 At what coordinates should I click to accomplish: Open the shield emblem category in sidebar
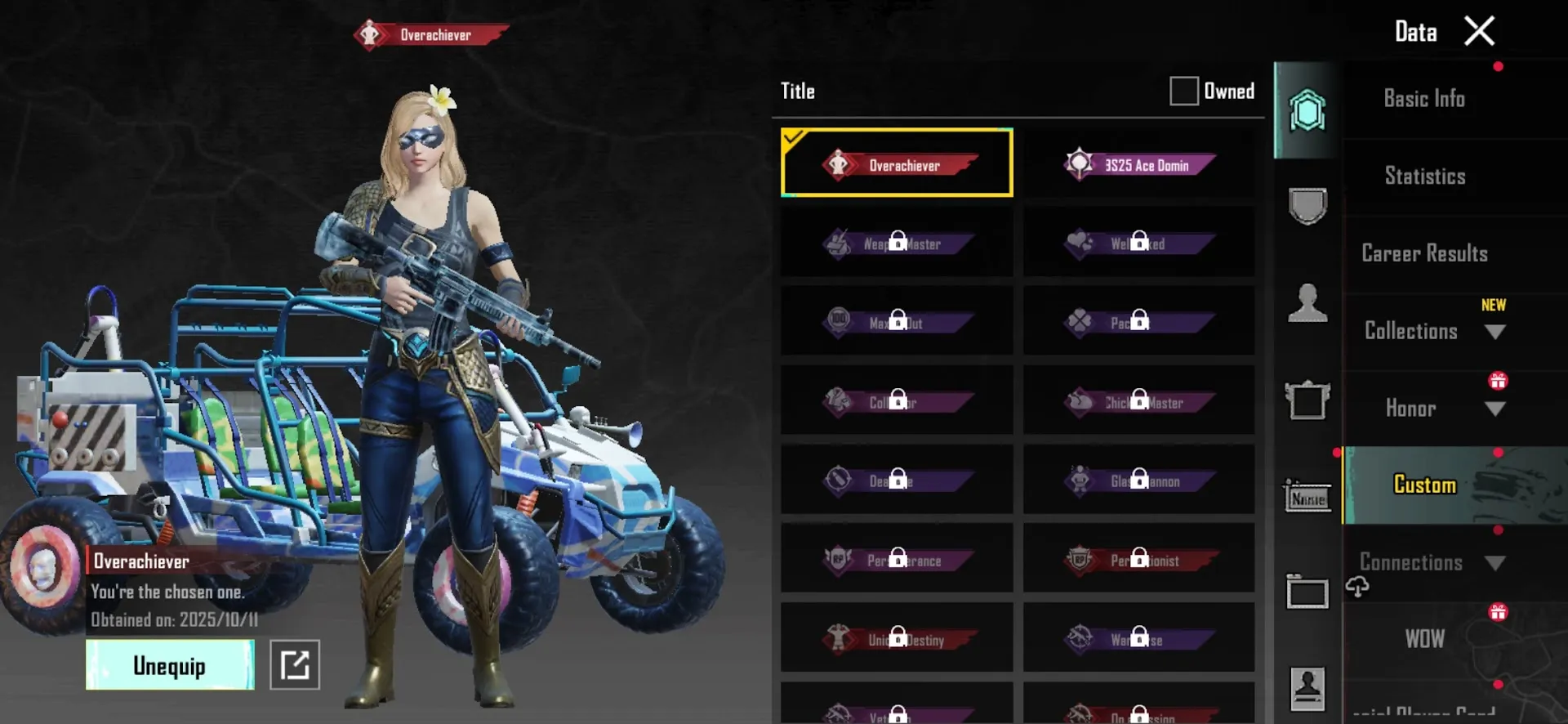[1307, 206]
